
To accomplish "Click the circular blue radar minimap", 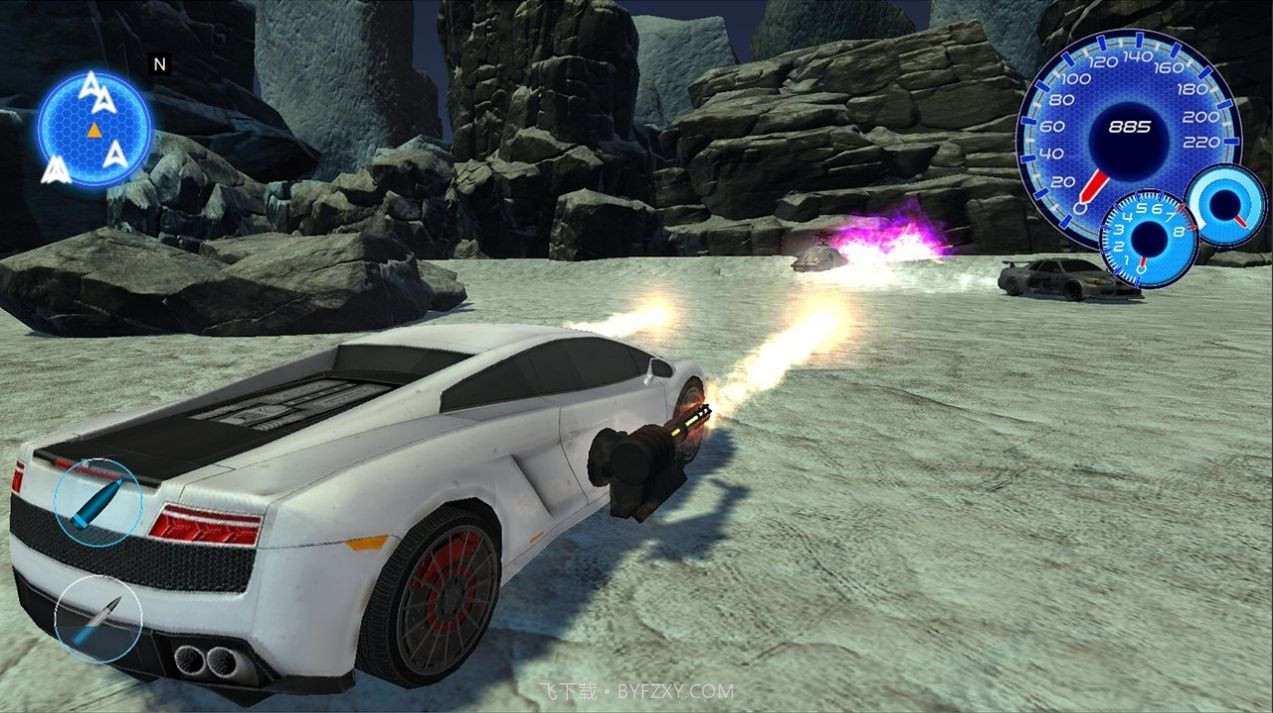I will coord(95,129).
